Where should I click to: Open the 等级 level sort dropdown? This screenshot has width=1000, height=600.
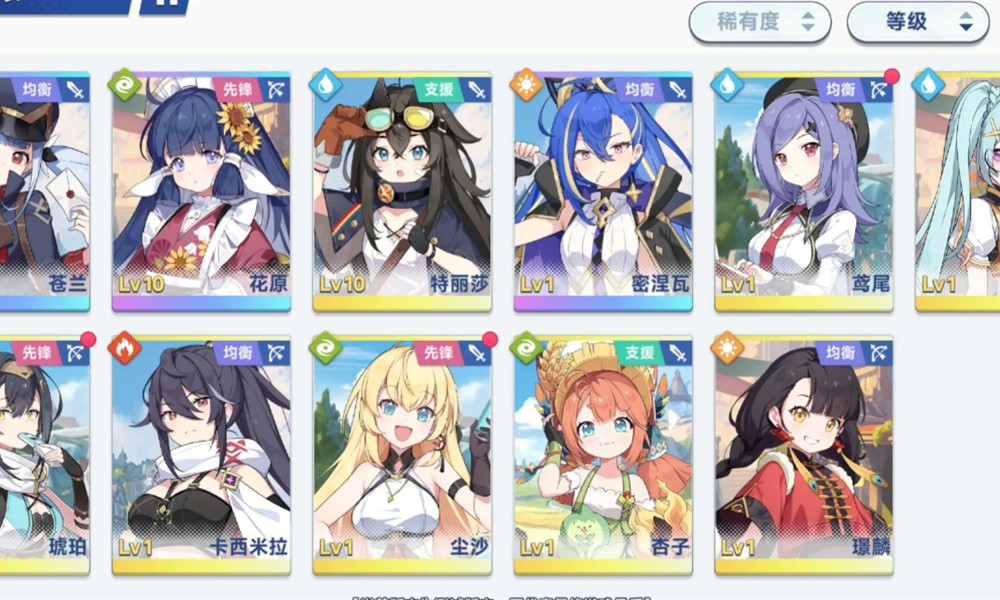[x=917, y=22]
